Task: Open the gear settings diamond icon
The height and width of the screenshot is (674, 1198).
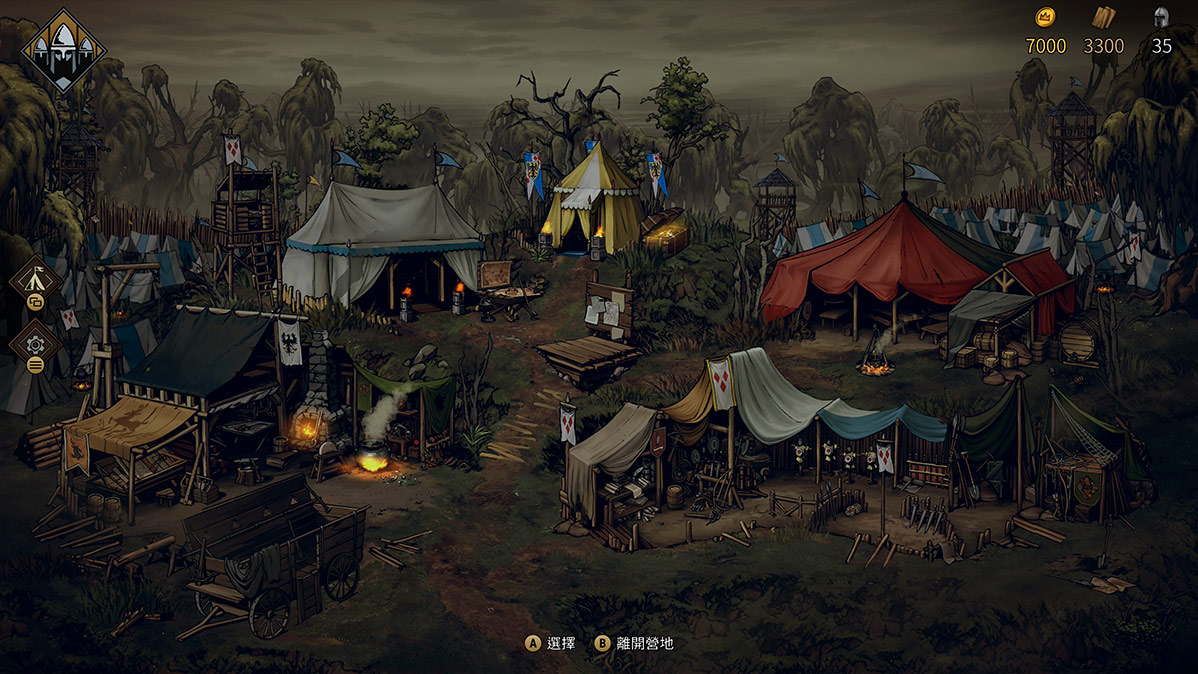Action: pos(34,342)
